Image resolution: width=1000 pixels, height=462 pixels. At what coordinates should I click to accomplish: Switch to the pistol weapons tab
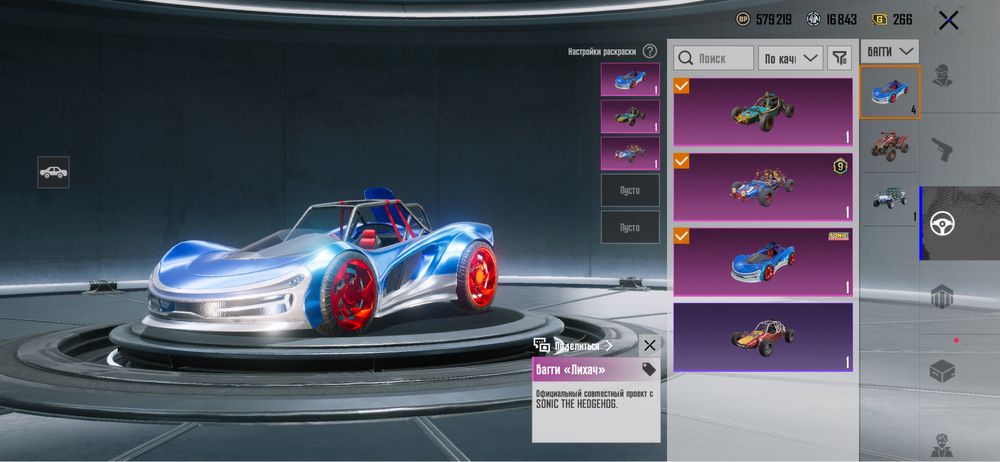[942, 150]
